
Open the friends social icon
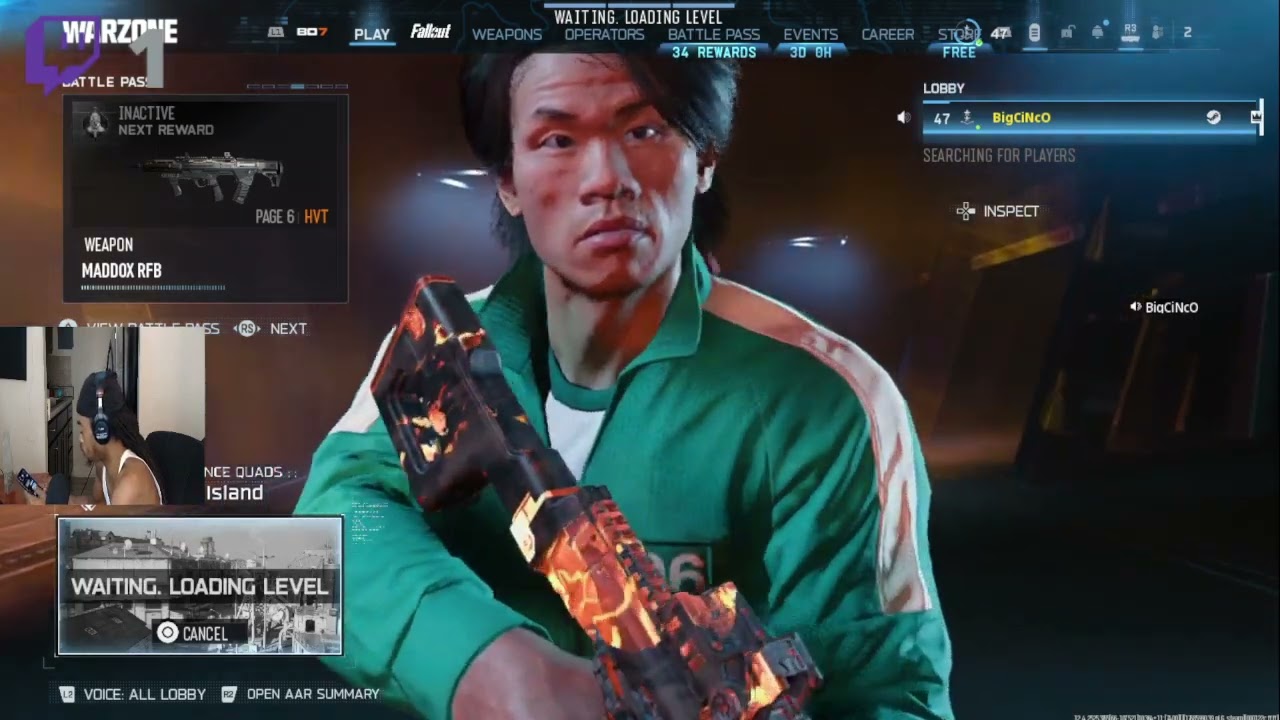tap(1158, 33)
